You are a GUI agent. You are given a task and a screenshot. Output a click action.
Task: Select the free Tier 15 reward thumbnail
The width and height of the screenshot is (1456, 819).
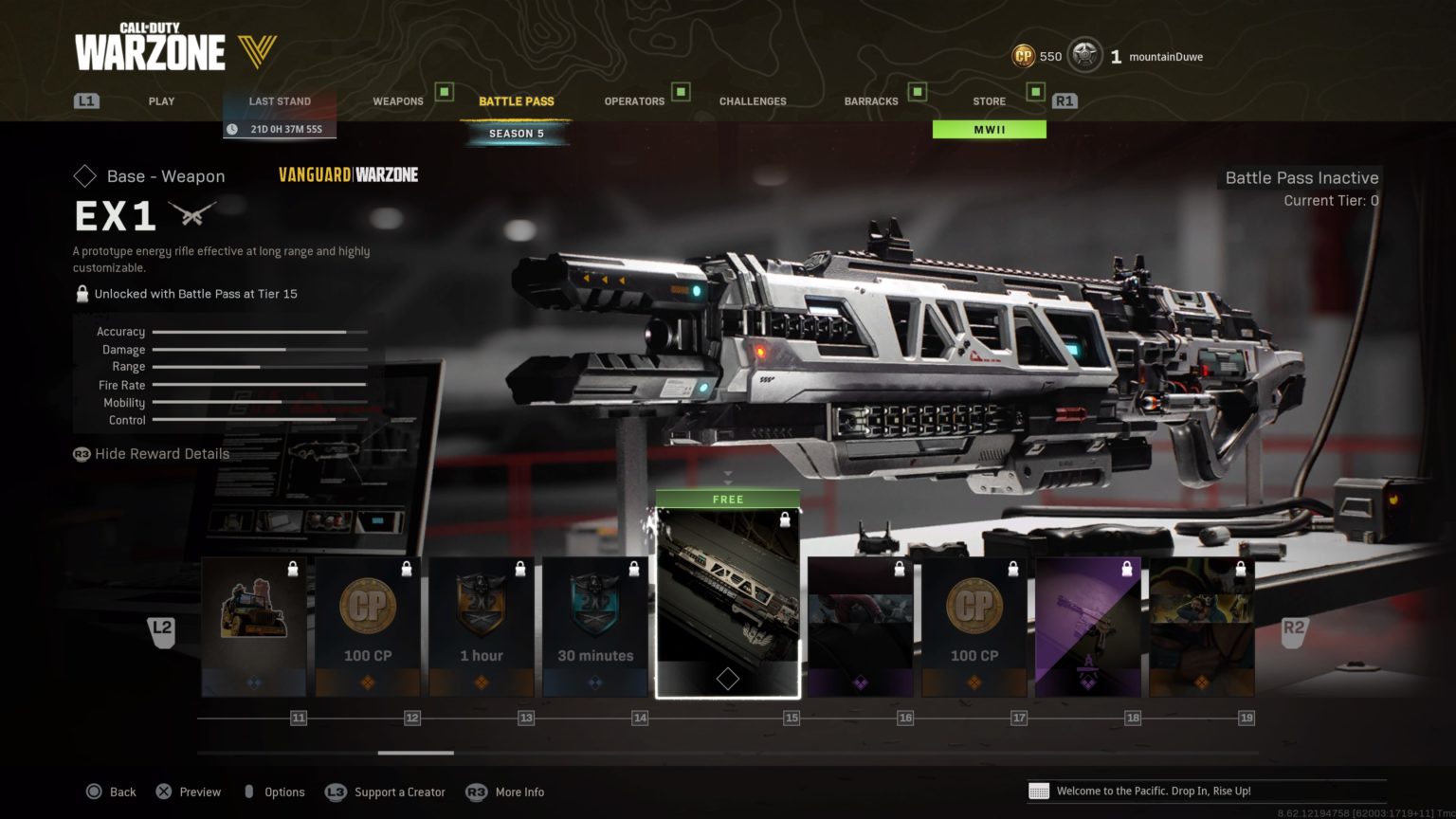point(728,597)
